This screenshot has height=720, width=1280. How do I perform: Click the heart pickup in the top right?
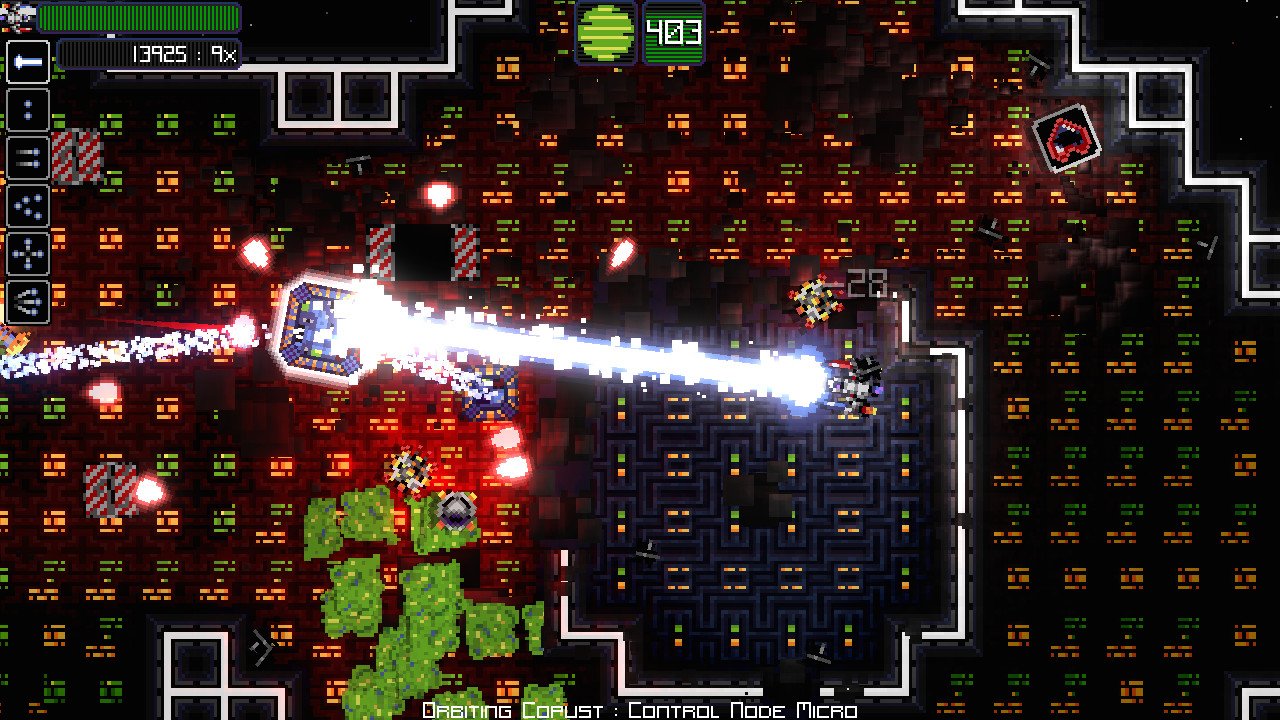tap(1069, 139)
